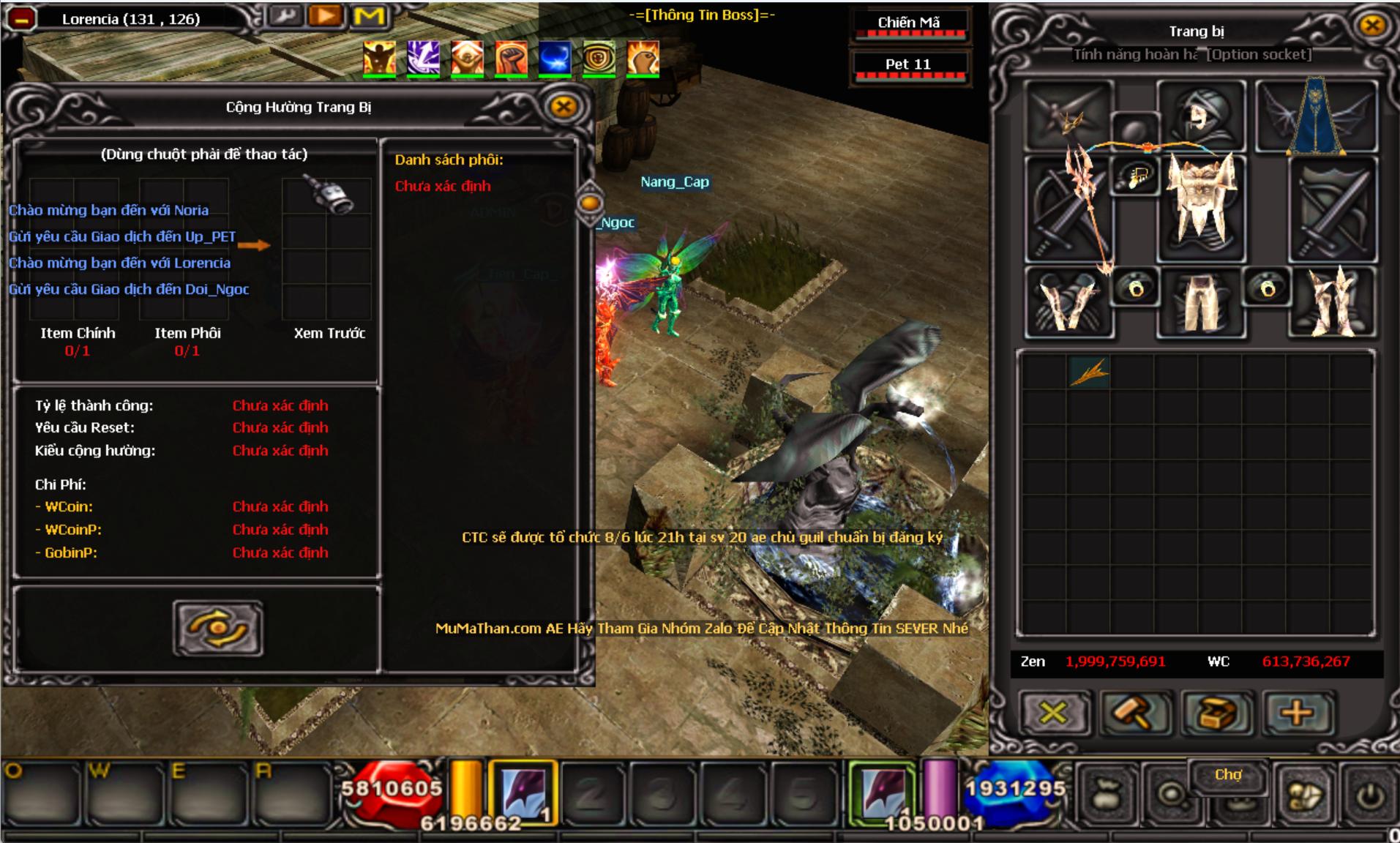Image resolution: width=1400 pixels, height=843 pixels.
Task: Open the yellow M map button
Action: pyautogui.click(x=369, y=15)
